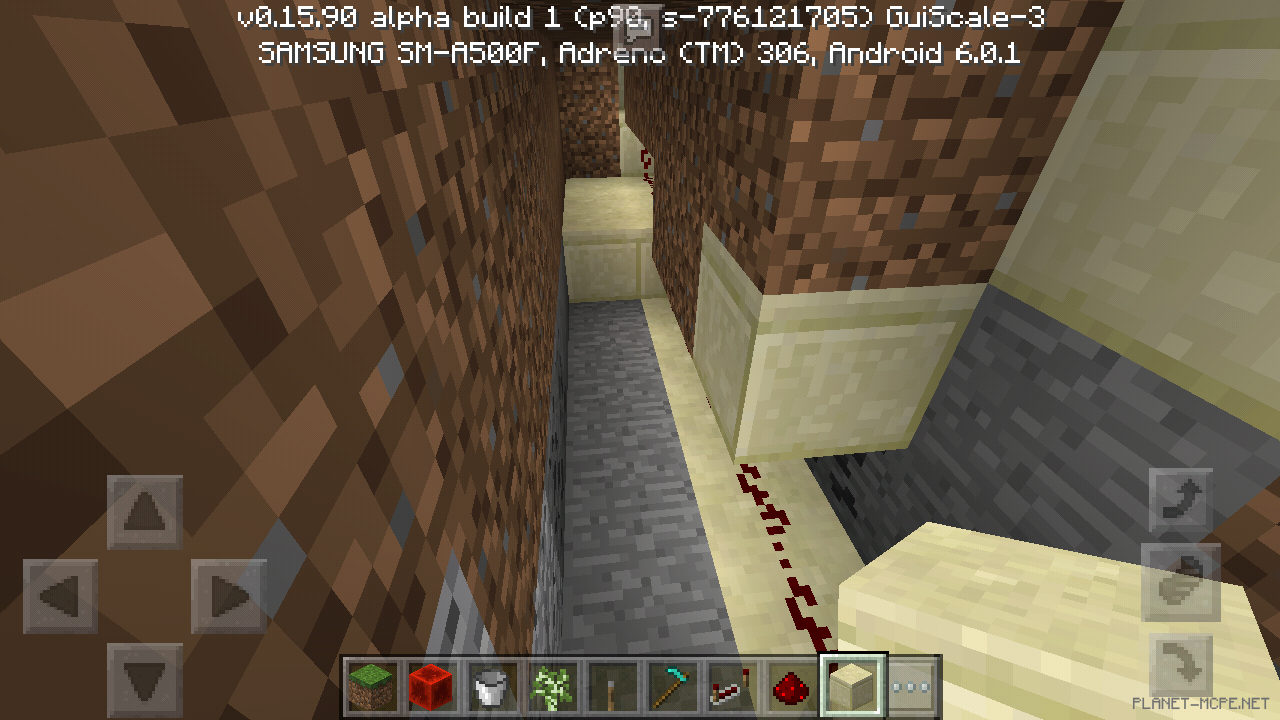Select the bucket in the hotbar
This screenshot has height=720, width=1280.
pyautogui.click(x=489, y=686)
